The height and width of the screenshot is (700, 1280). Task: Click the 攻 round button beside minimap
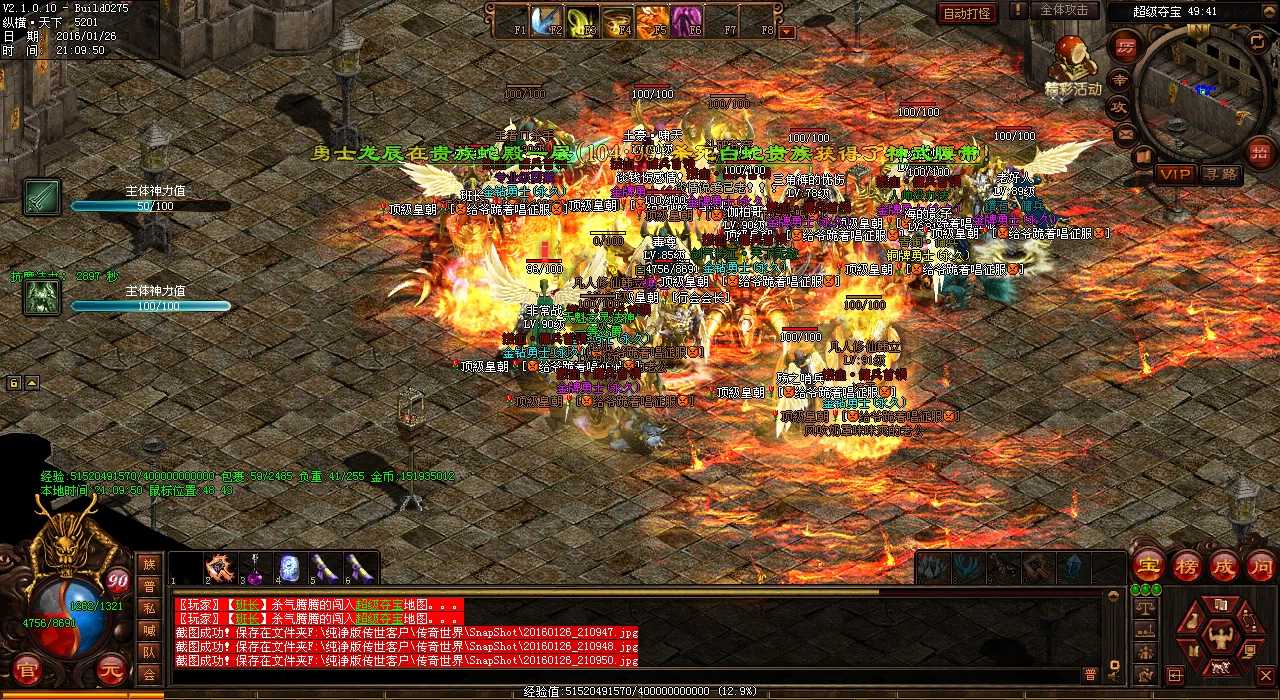pos(1119,106)
